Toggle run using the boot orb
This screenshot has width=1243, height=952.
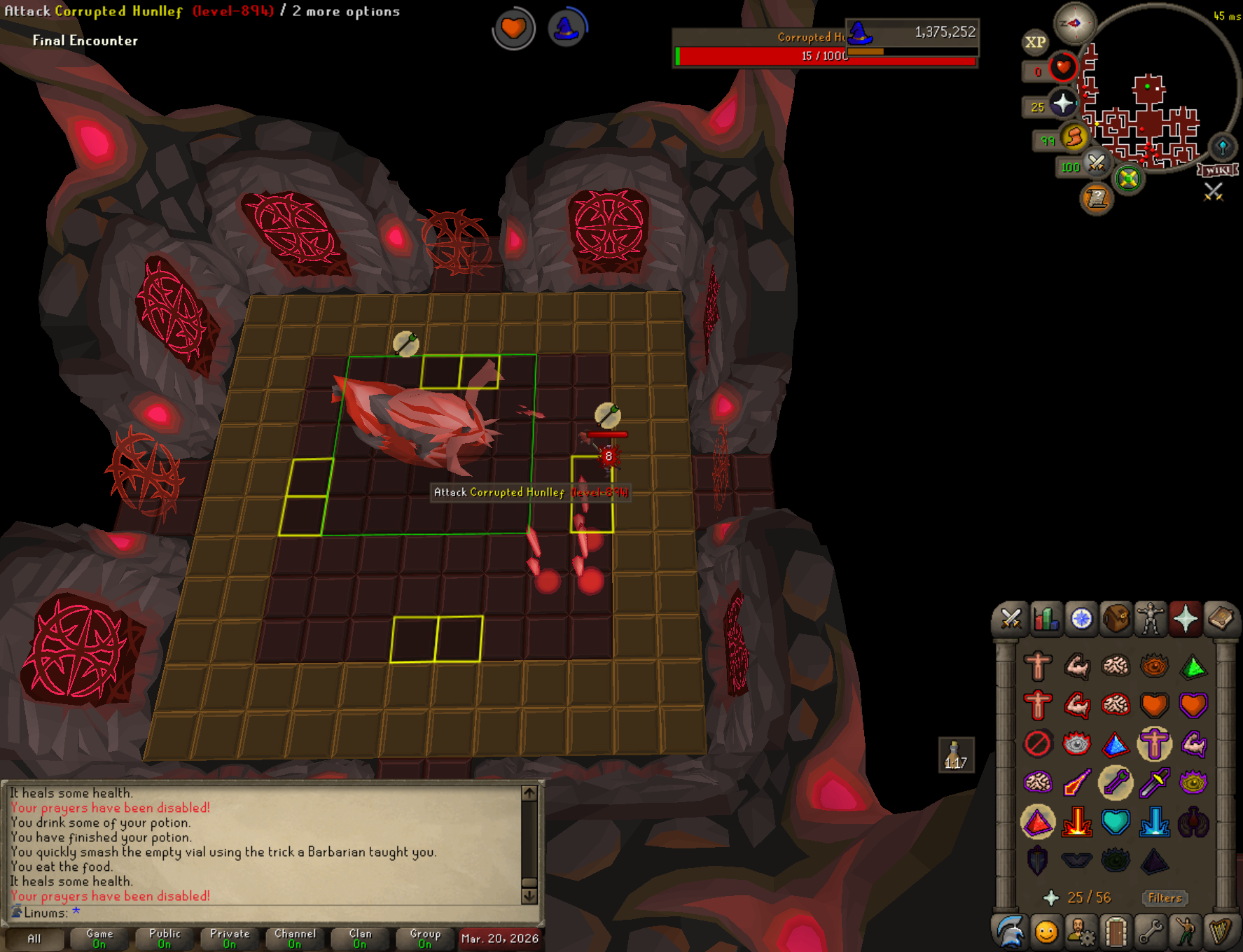point(1073,138)
